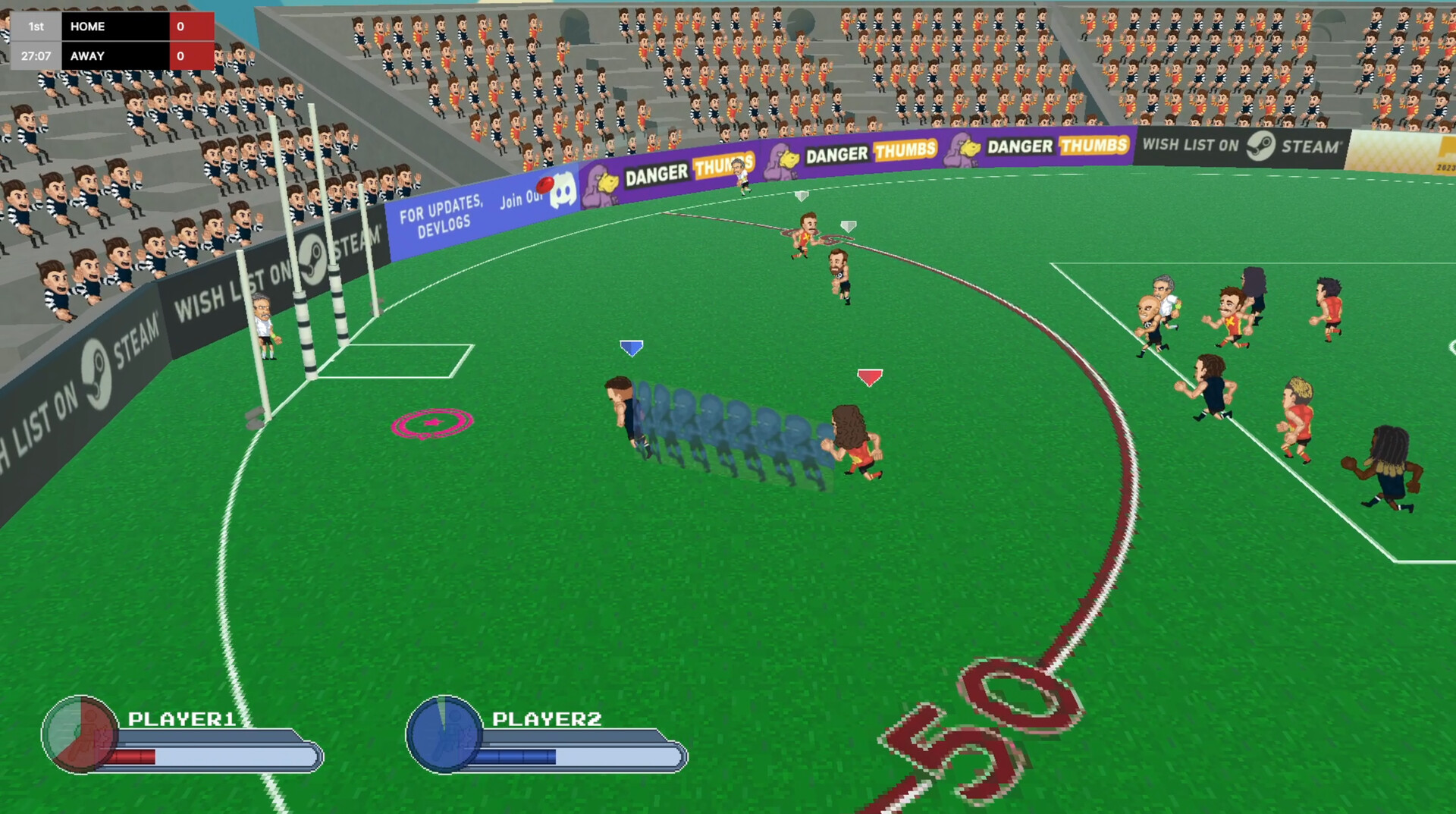This screenshot has height=814, width=1456.
Task: Click Player1's circular stamina clock icon
Action: 78,734
